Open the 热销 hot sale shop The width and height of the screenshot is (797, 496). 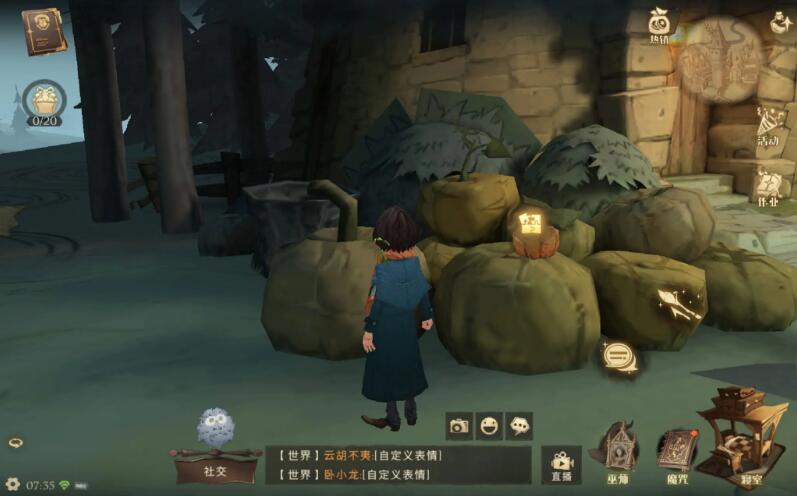659,26
